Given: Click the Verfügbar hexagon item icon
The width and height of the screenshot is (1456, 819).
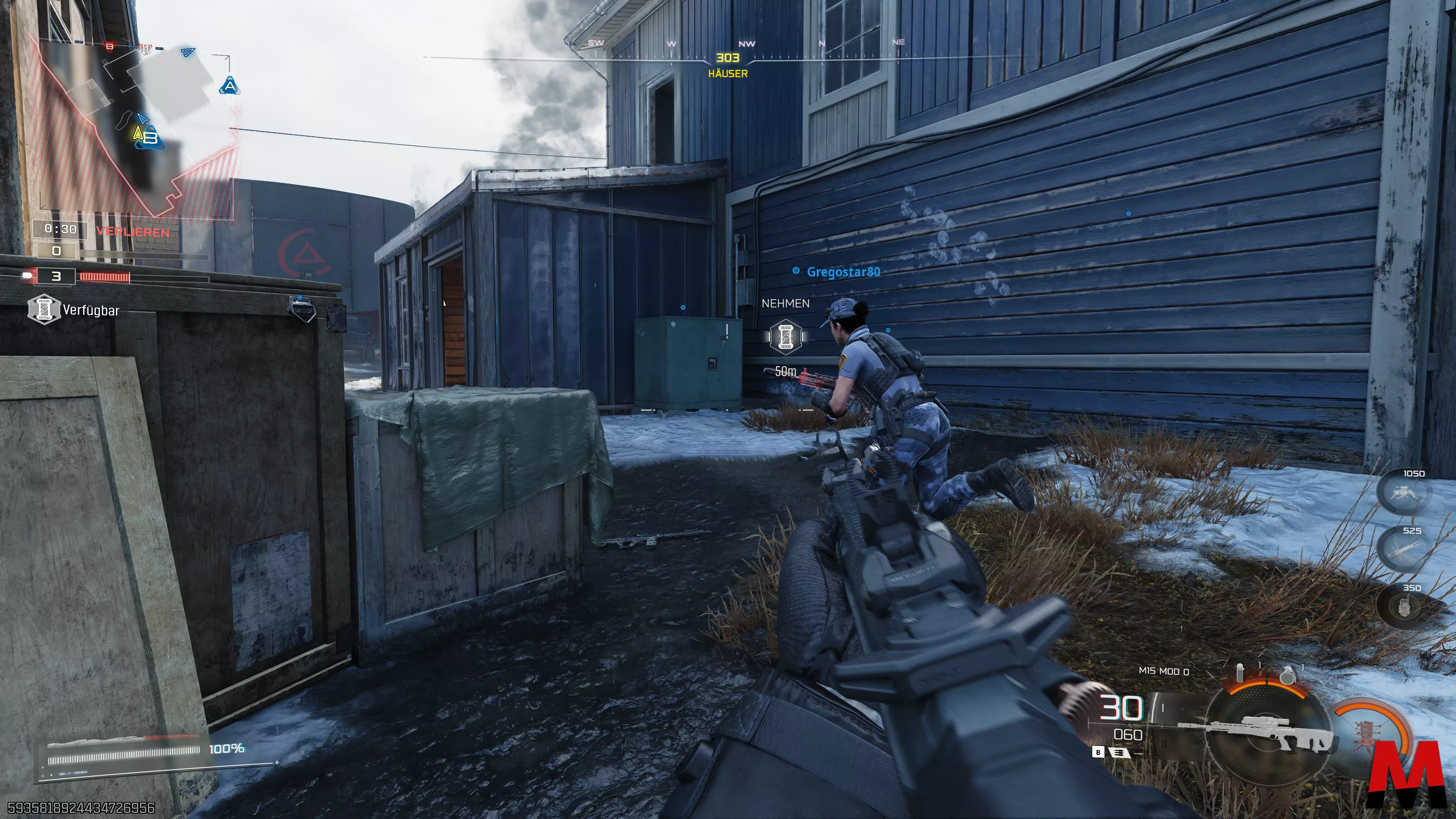Looking at the screenshot, I should pos(44,309).
